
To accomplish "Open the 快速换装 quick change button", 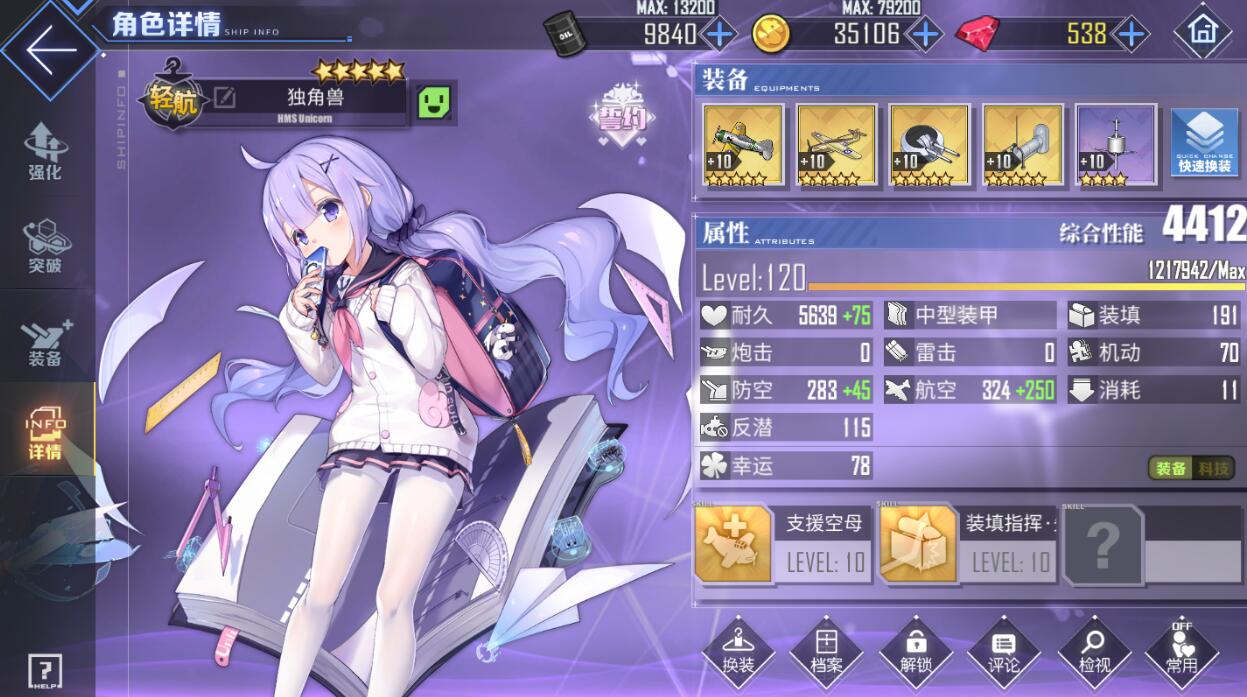I will click(1205, 146).
